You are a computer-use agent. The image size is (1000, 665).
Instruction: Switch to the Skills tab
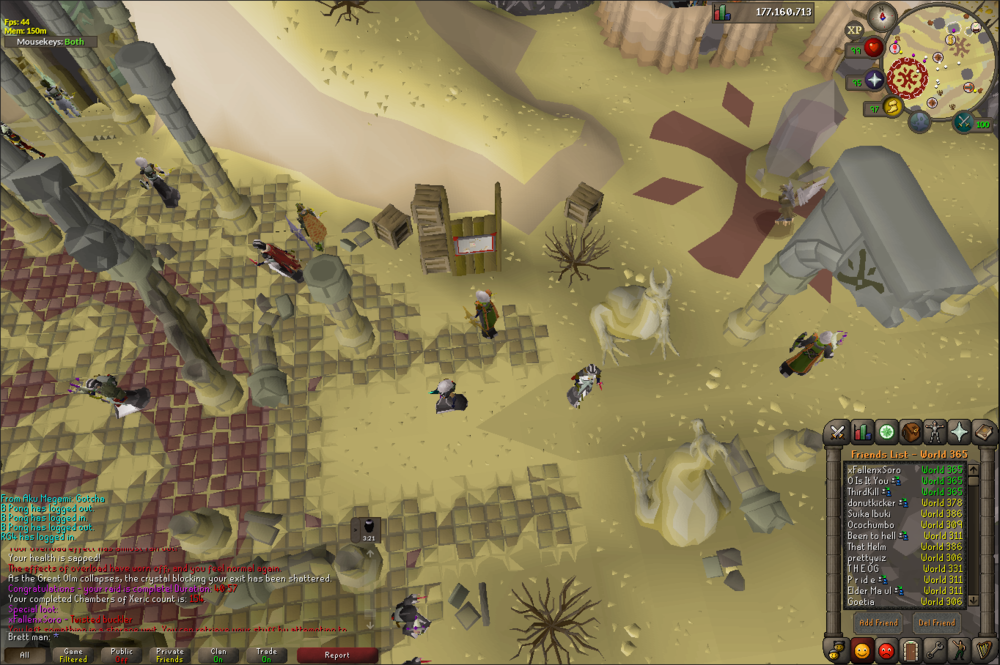[x=861, y=432]
